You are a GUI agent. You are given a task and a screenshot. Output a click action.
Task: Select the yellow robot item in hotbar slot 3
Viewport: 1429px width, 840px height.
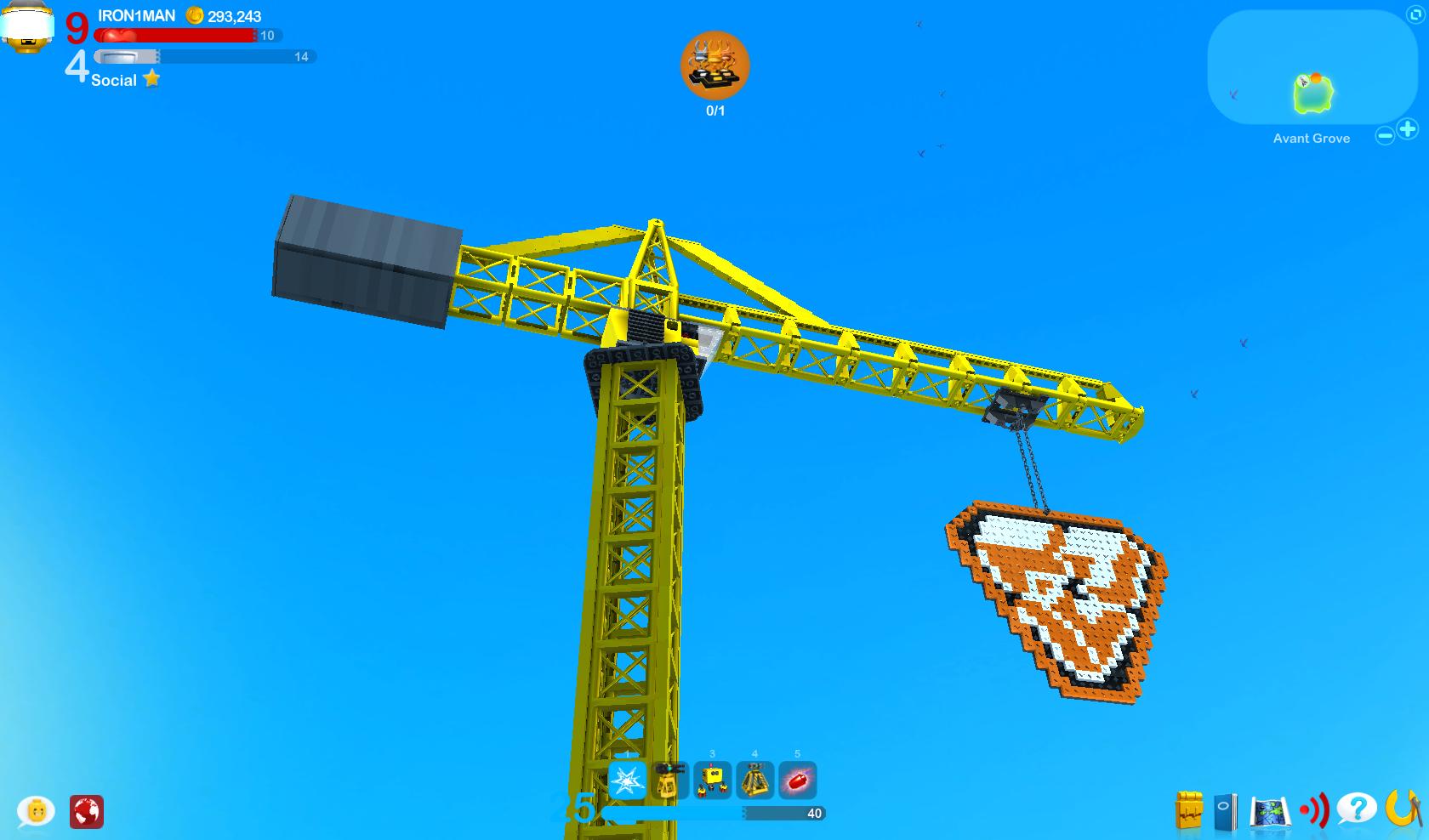[713, 781]
